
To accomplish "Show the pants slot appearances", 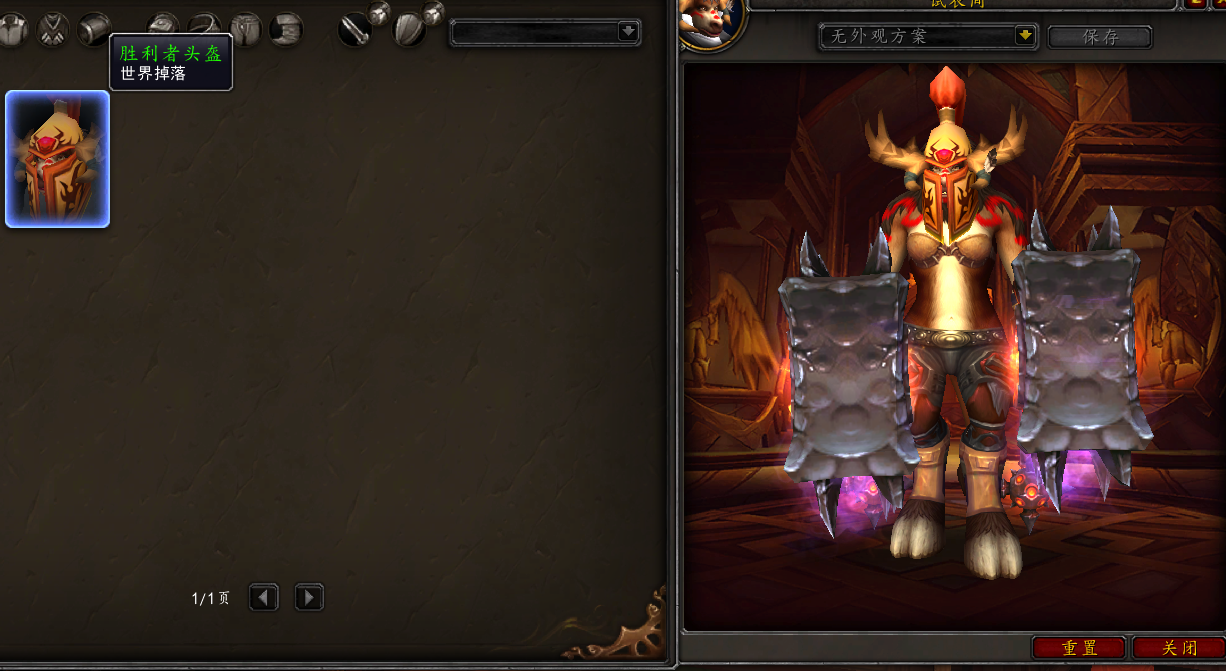I will click(245, 29).
